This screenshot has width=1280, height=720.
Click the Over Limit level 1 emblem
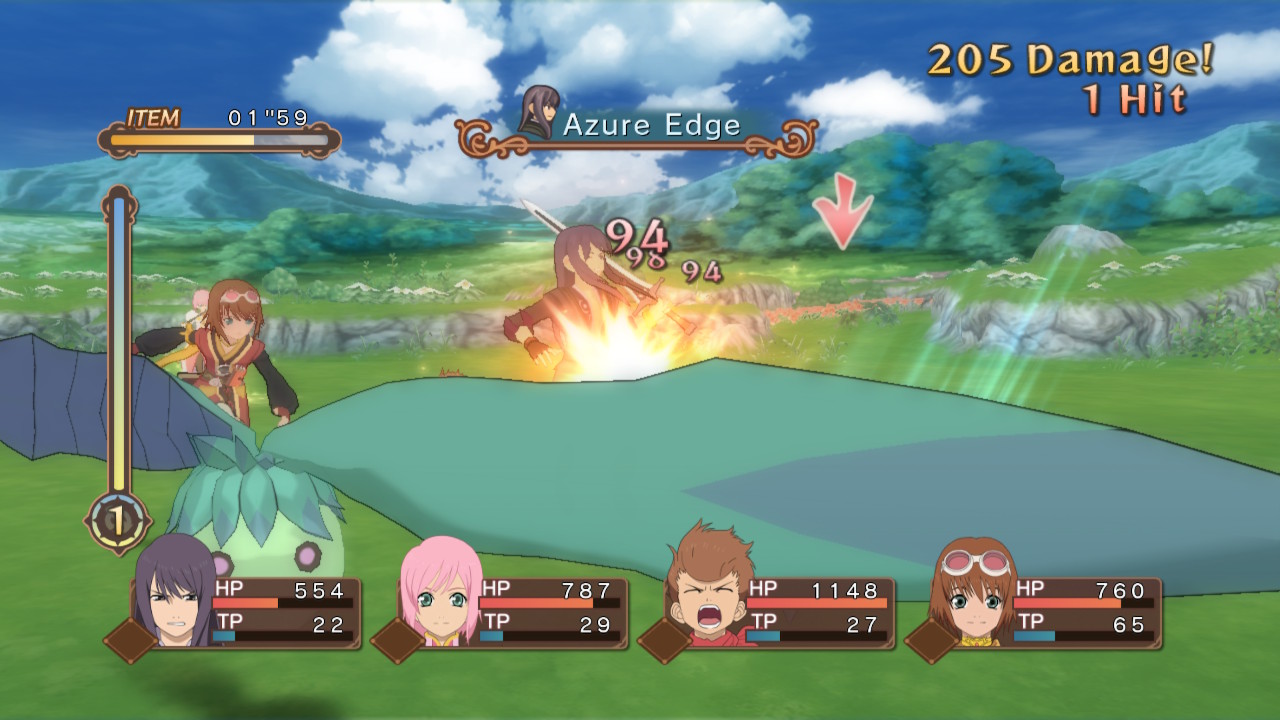coord(117,520)
